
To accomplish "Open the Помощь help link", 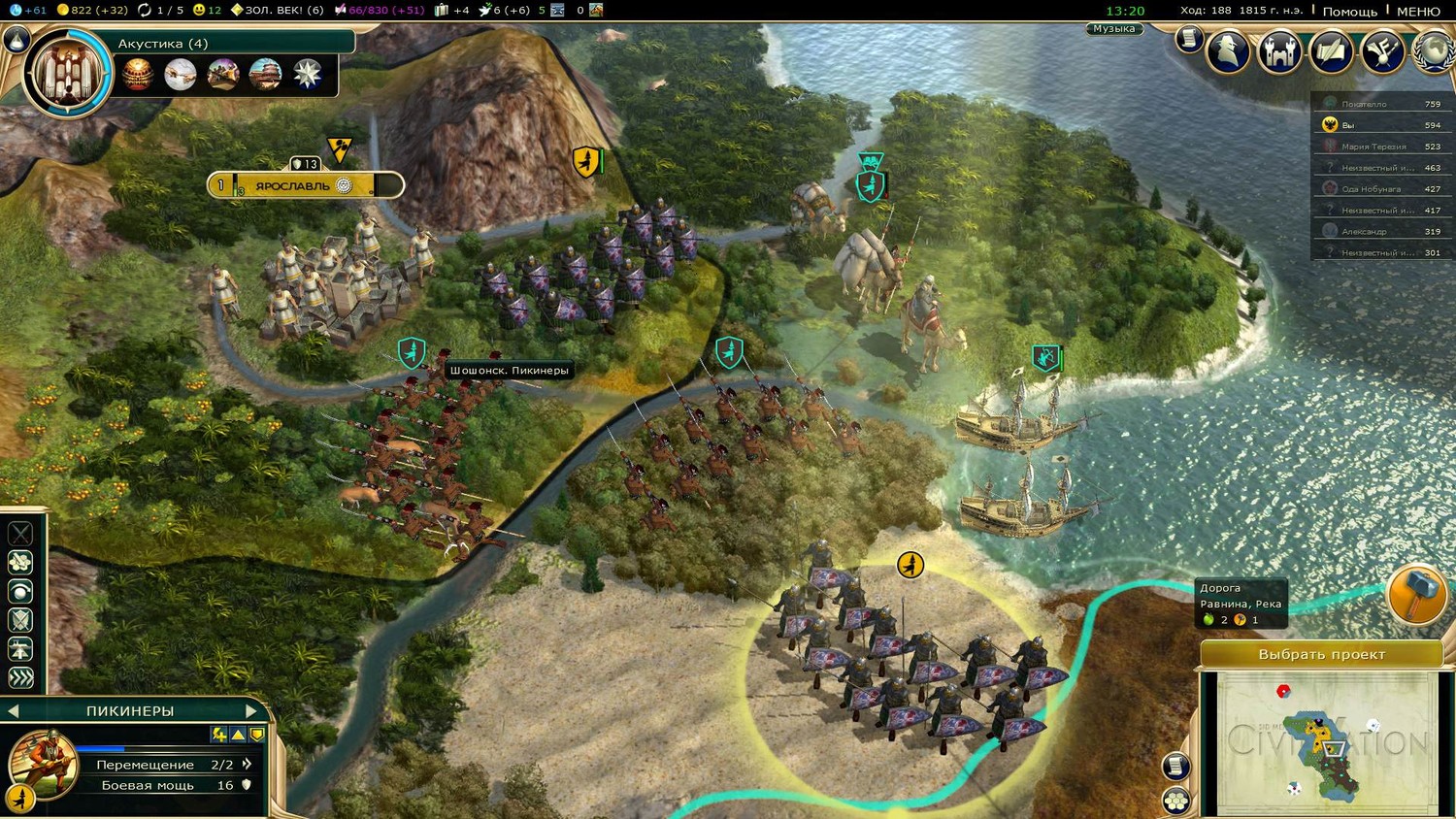I will click(x=1349, y=11).
